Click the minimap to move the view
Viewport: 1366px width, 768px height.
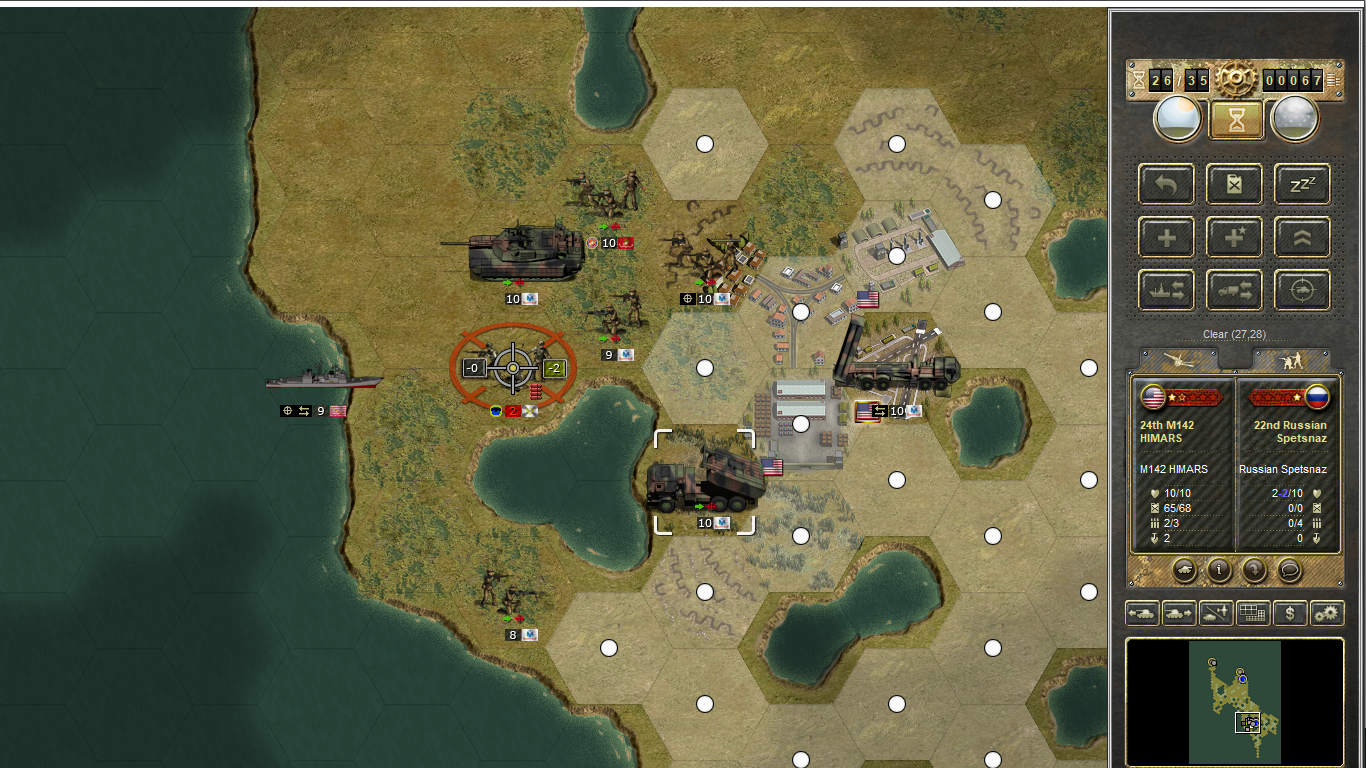[x=1234, y=702]
